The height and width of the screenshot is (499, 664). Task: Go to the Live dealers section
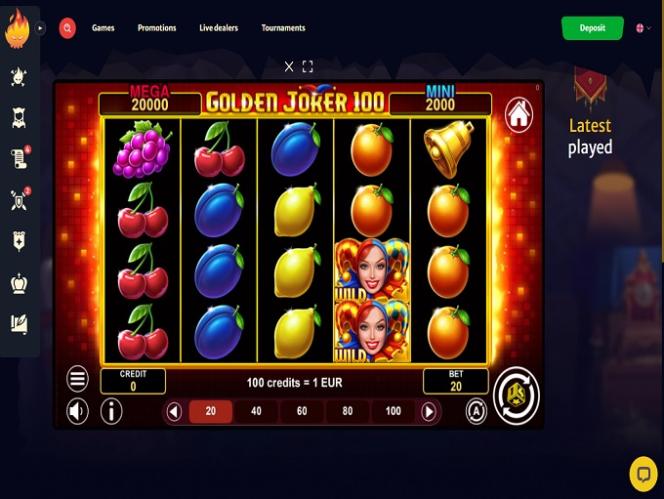click(218, 28)
